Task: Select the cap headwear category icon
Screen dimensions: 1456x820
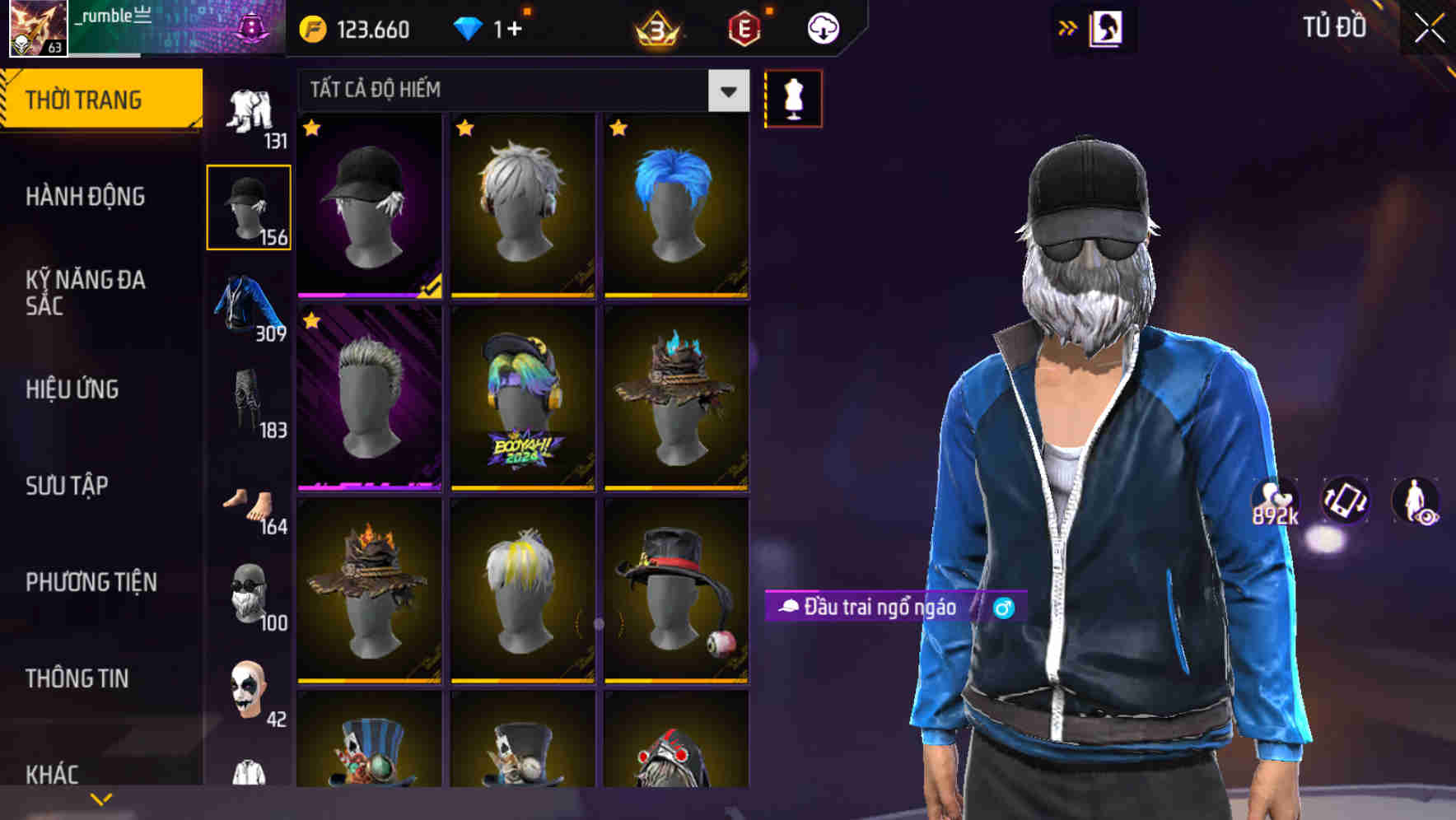Action: click(x=249, y=204)
